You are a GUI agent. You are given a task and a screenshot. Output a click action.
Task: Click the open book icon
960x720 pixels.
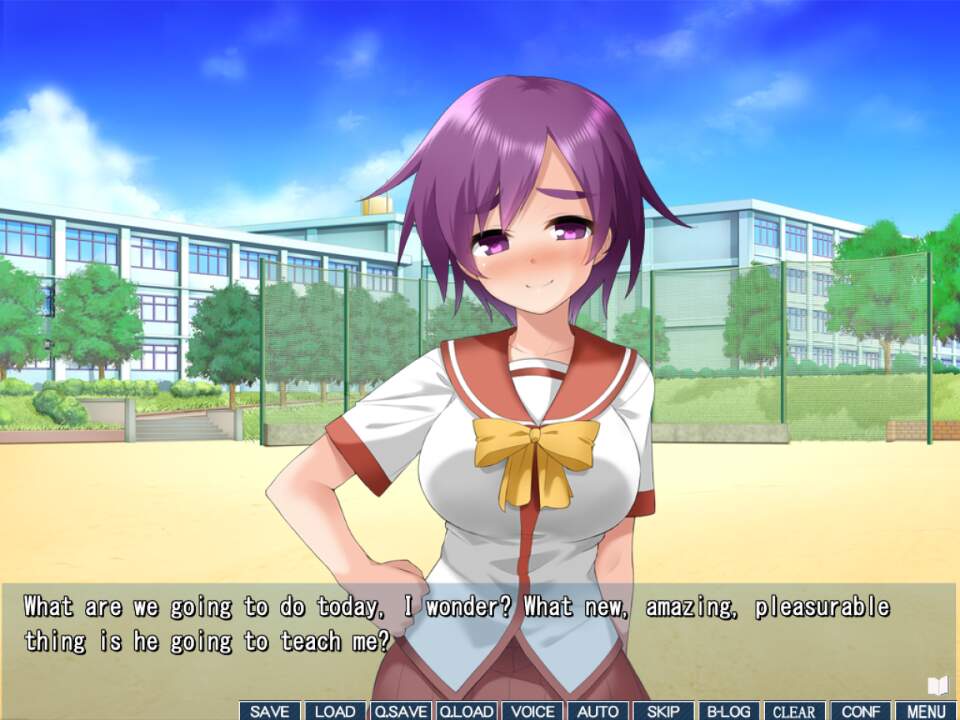937,685
